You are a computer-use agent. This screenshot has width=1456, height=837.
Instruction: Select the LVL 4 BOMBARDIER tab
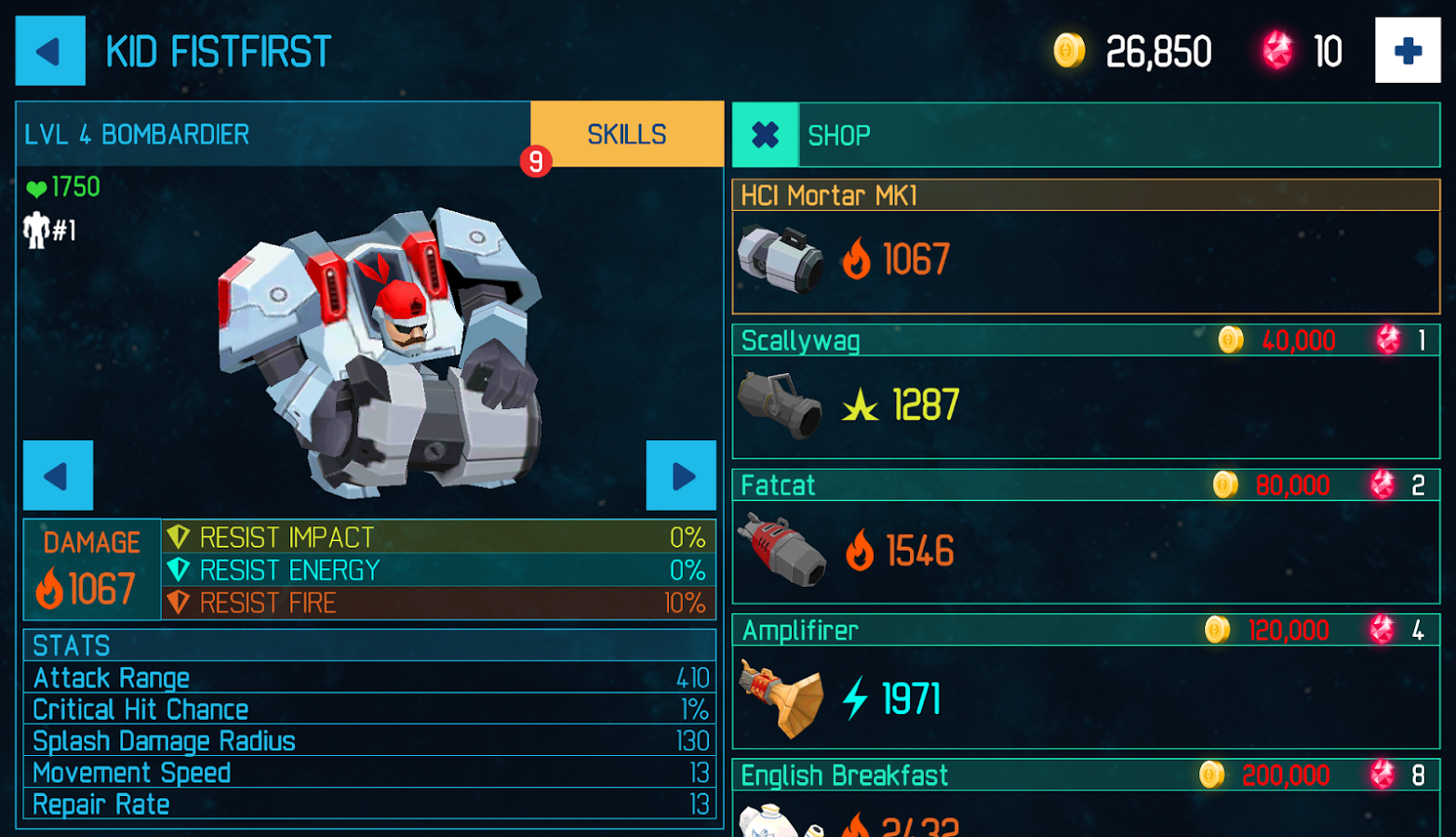[270, 134]
